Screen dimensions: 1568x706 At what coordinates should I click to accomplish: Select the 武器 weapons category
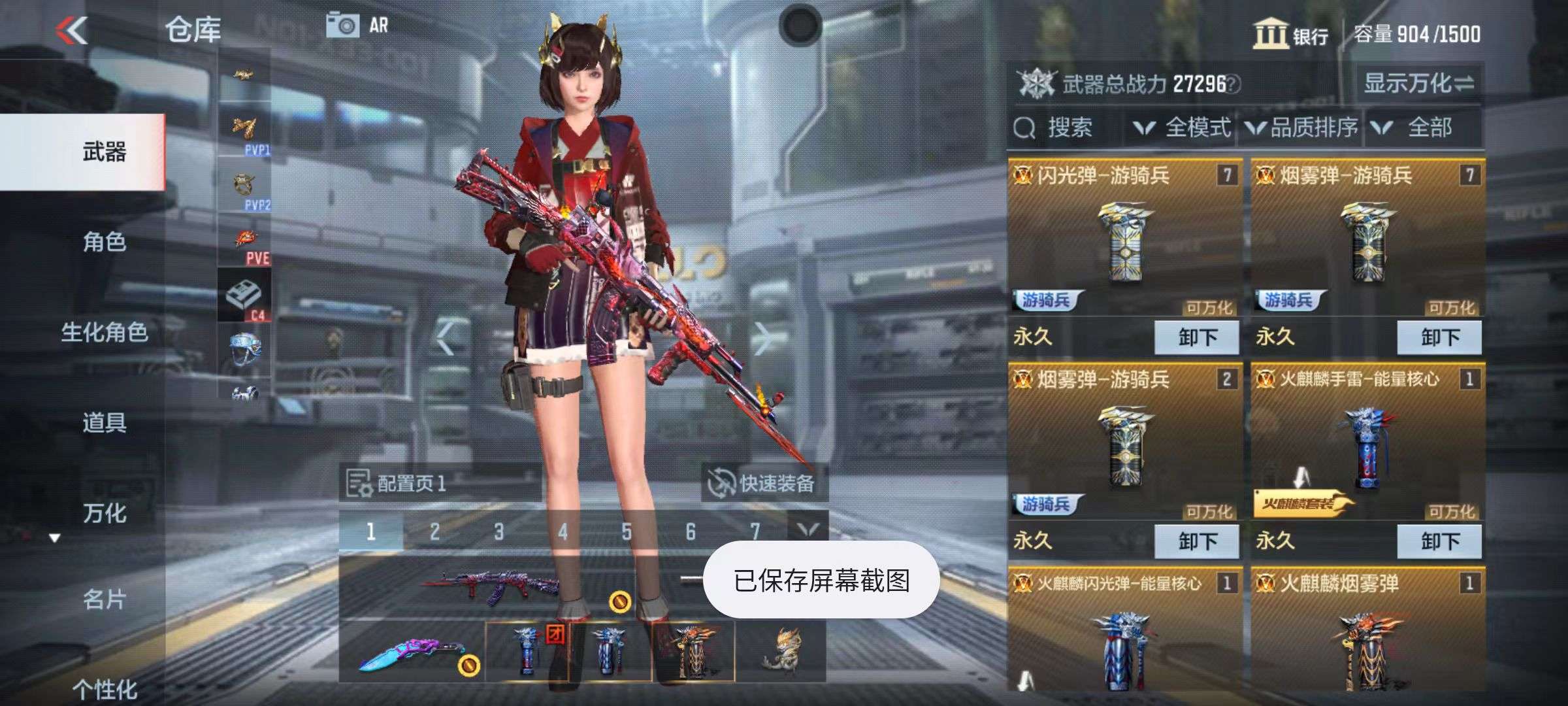(x=105, y=152)
